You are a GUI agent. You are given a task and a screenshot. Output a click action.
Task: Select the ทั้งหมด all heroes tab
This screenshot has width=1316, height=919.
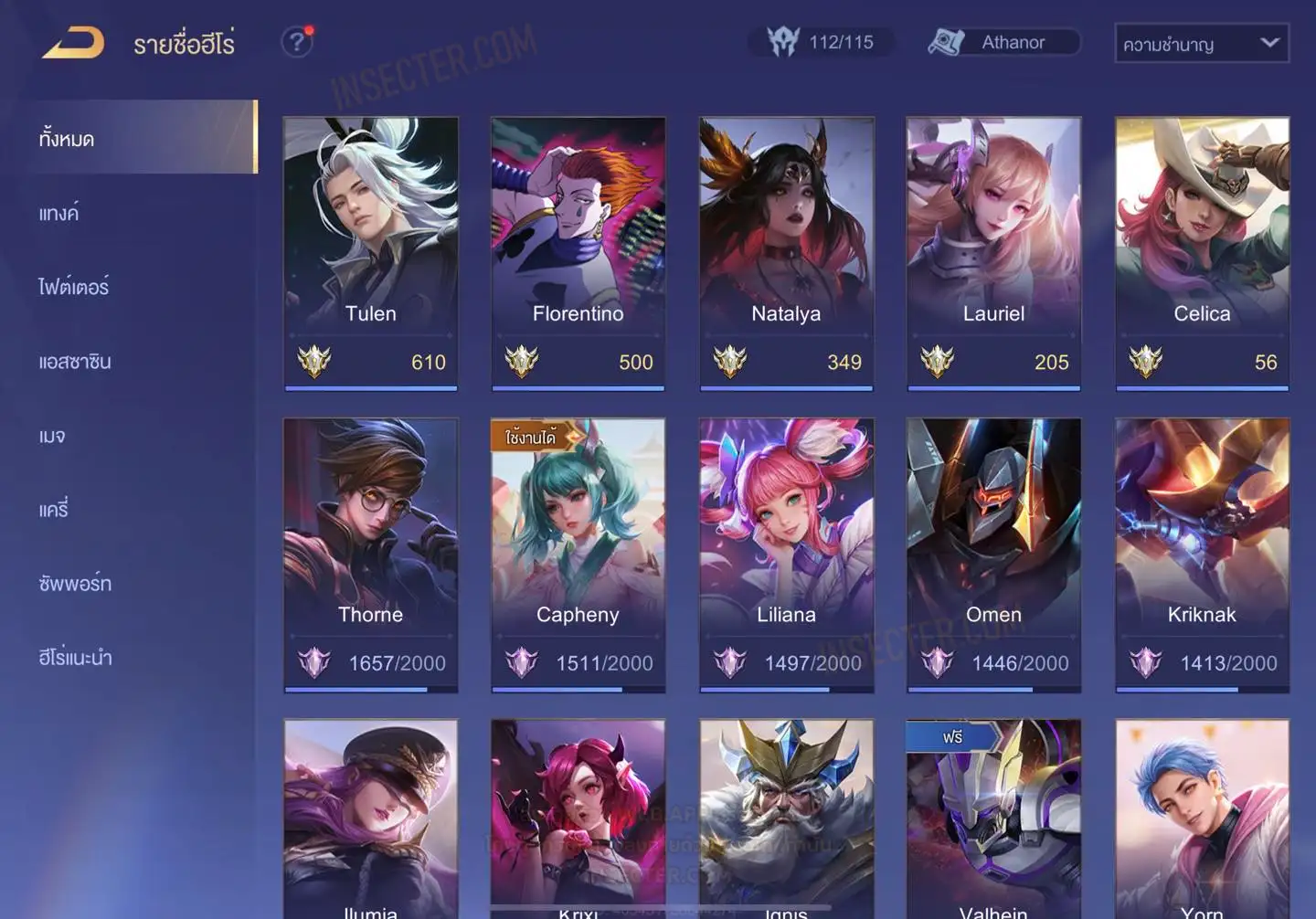(67, 139)
